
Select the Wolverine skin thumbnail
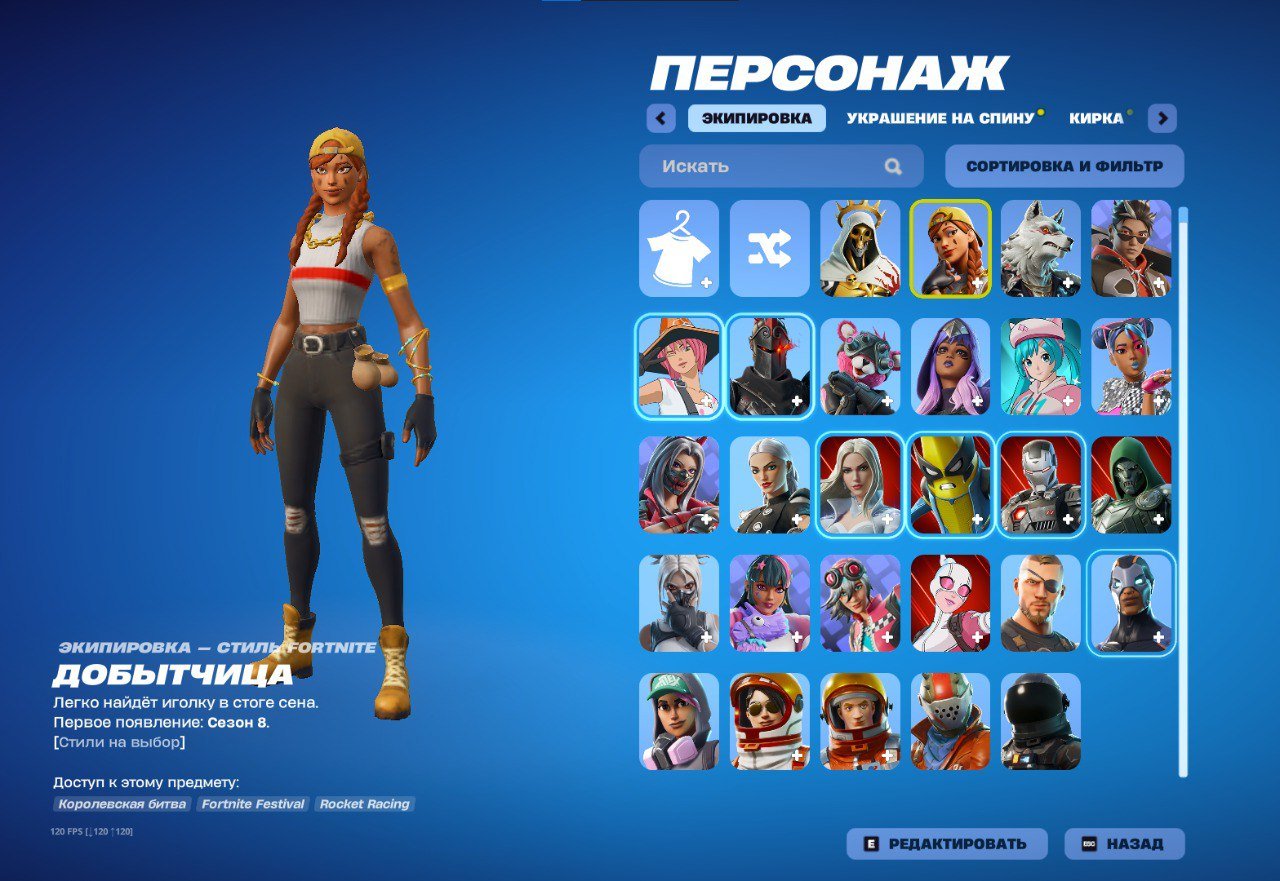tap(949, 484)
